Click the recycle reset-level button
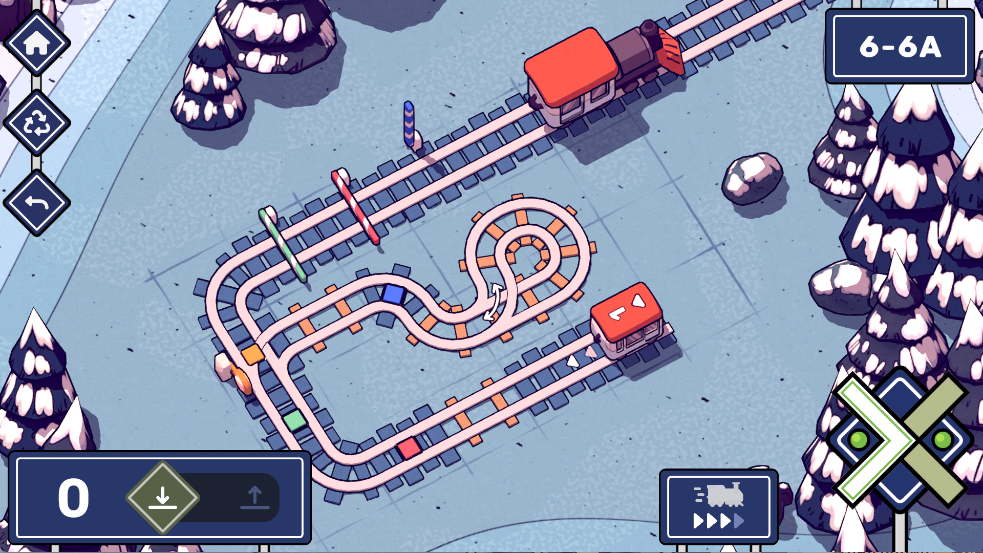Viewport: 983px width, 553px height. click(37, 123)
